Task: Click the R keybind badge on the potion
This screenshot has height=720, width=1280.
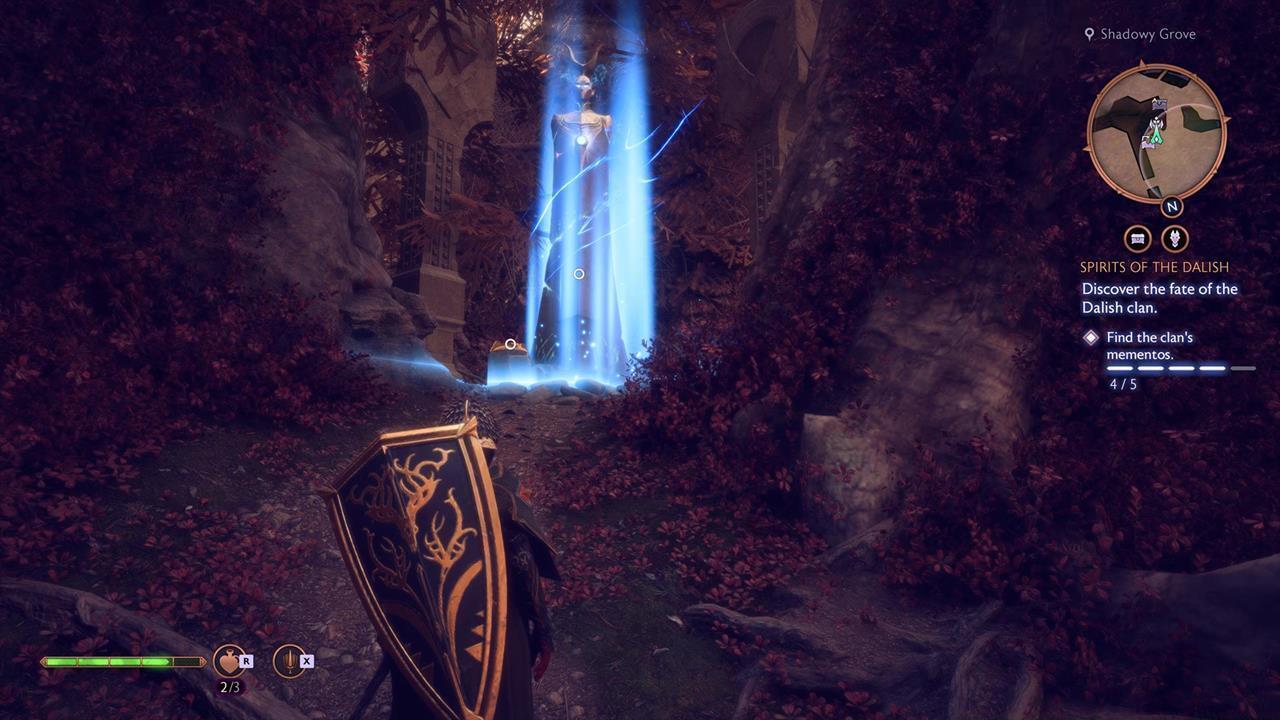Action: (247, 662)
